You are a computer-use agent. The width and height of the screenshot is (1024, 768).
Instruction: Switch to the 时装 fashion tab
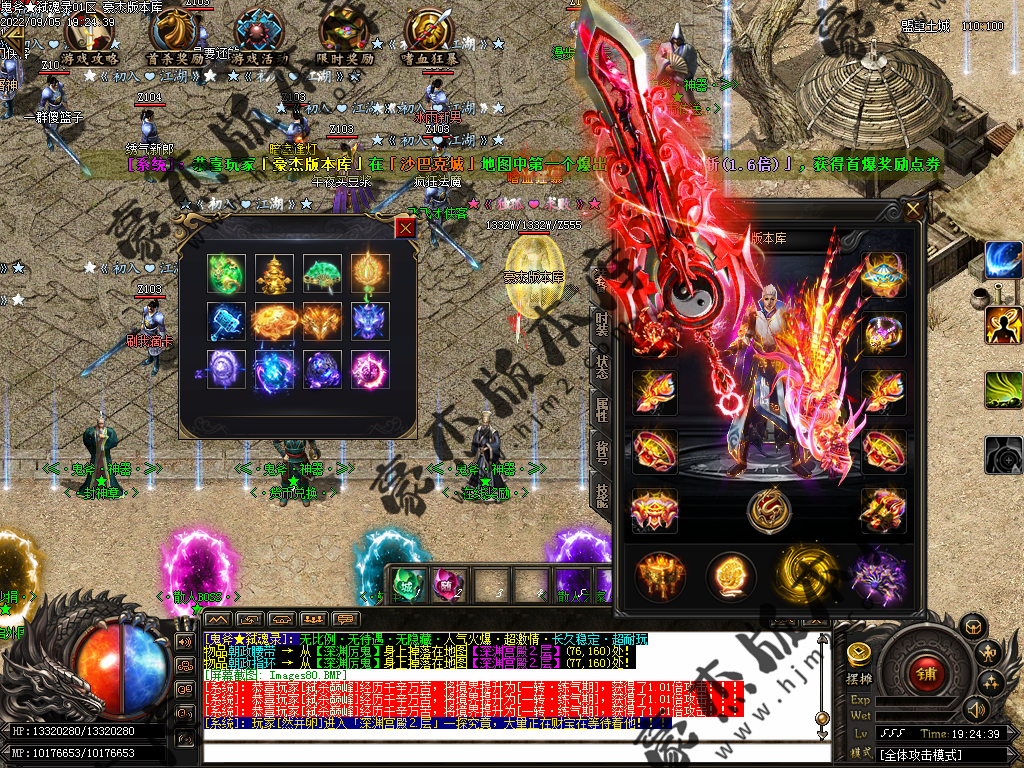click(601, 325)
